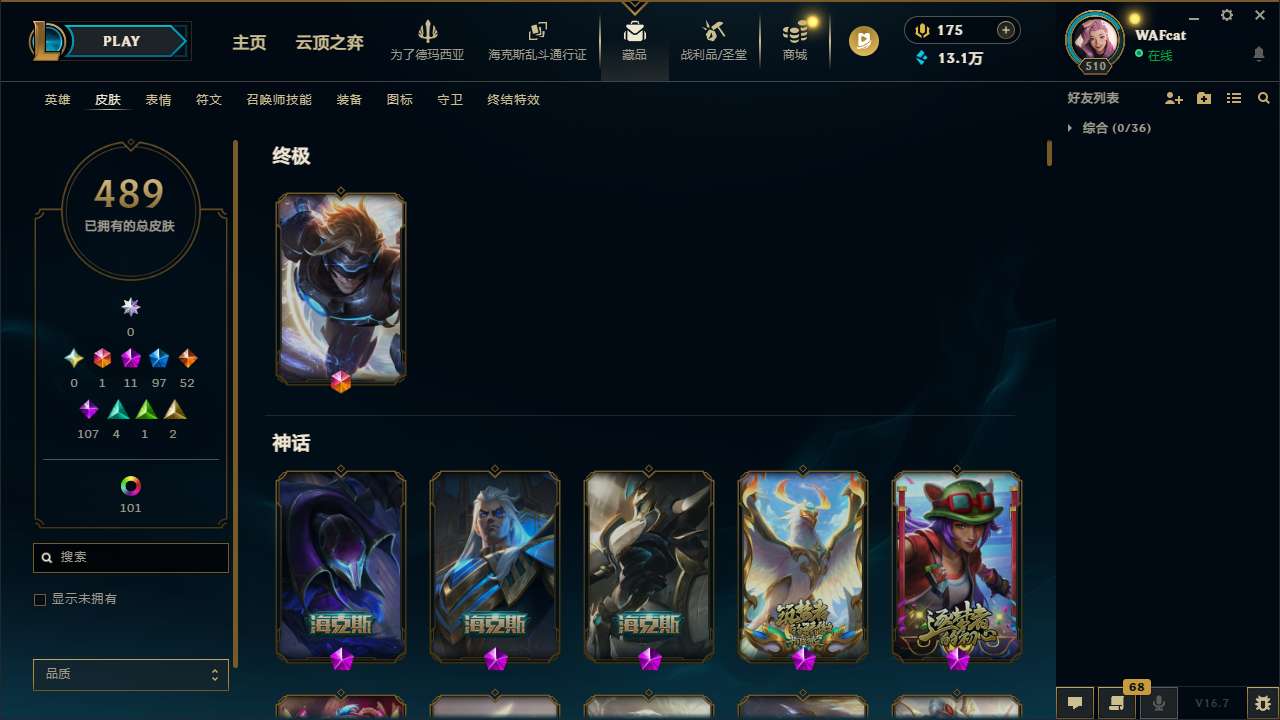Enable the 显示未拥有 checkbox
Screen dimensions: 1280x720
point(40,599)
